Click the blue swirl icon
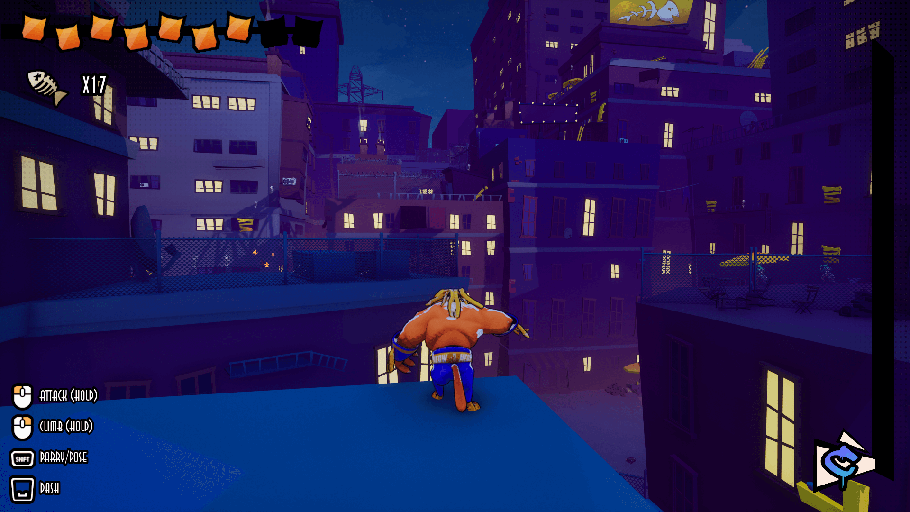Screen dimensions: 910x512 pos(841,462)
